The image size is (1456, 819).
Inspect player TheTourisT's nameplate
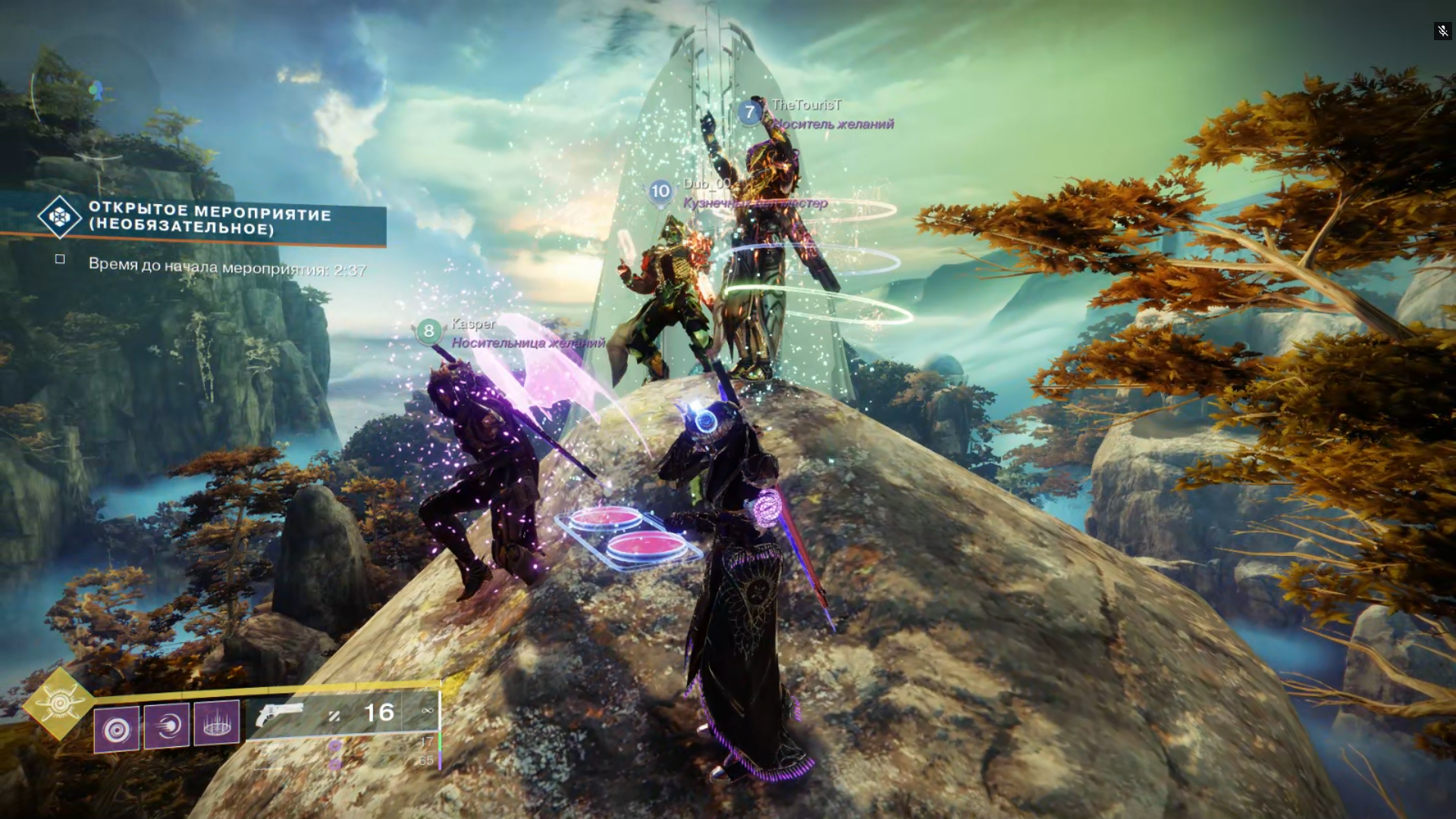click(806, 105)
